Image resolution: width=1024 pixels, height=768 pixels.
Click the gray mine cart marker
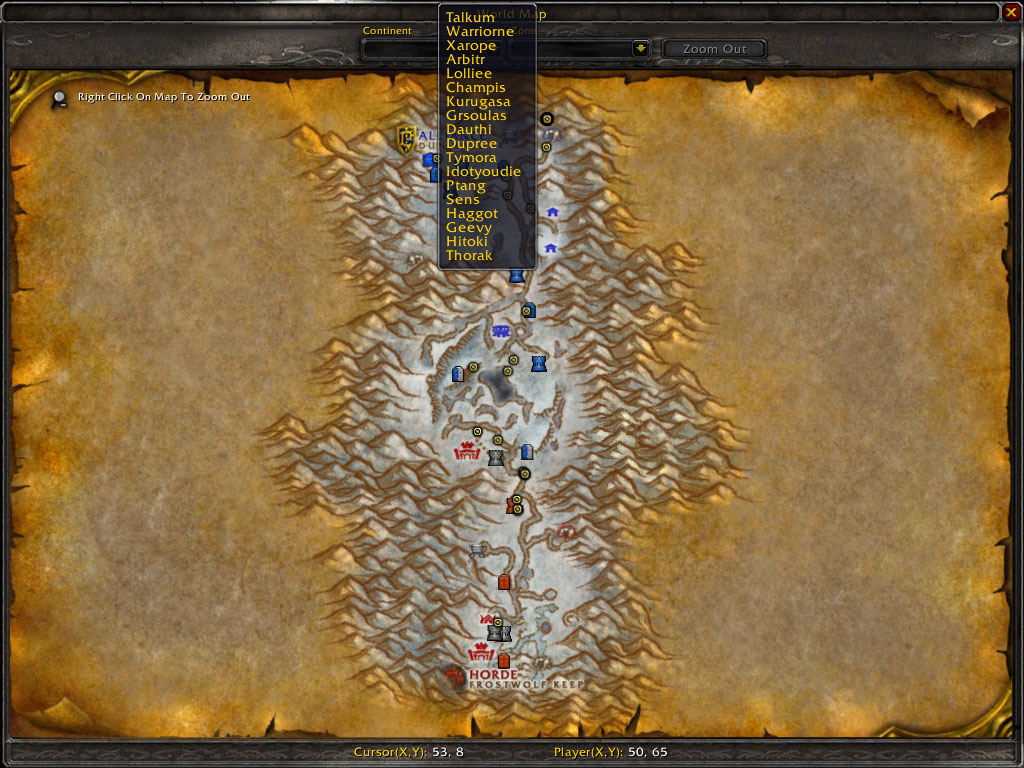pyautogui.click(x=477, y=549)
